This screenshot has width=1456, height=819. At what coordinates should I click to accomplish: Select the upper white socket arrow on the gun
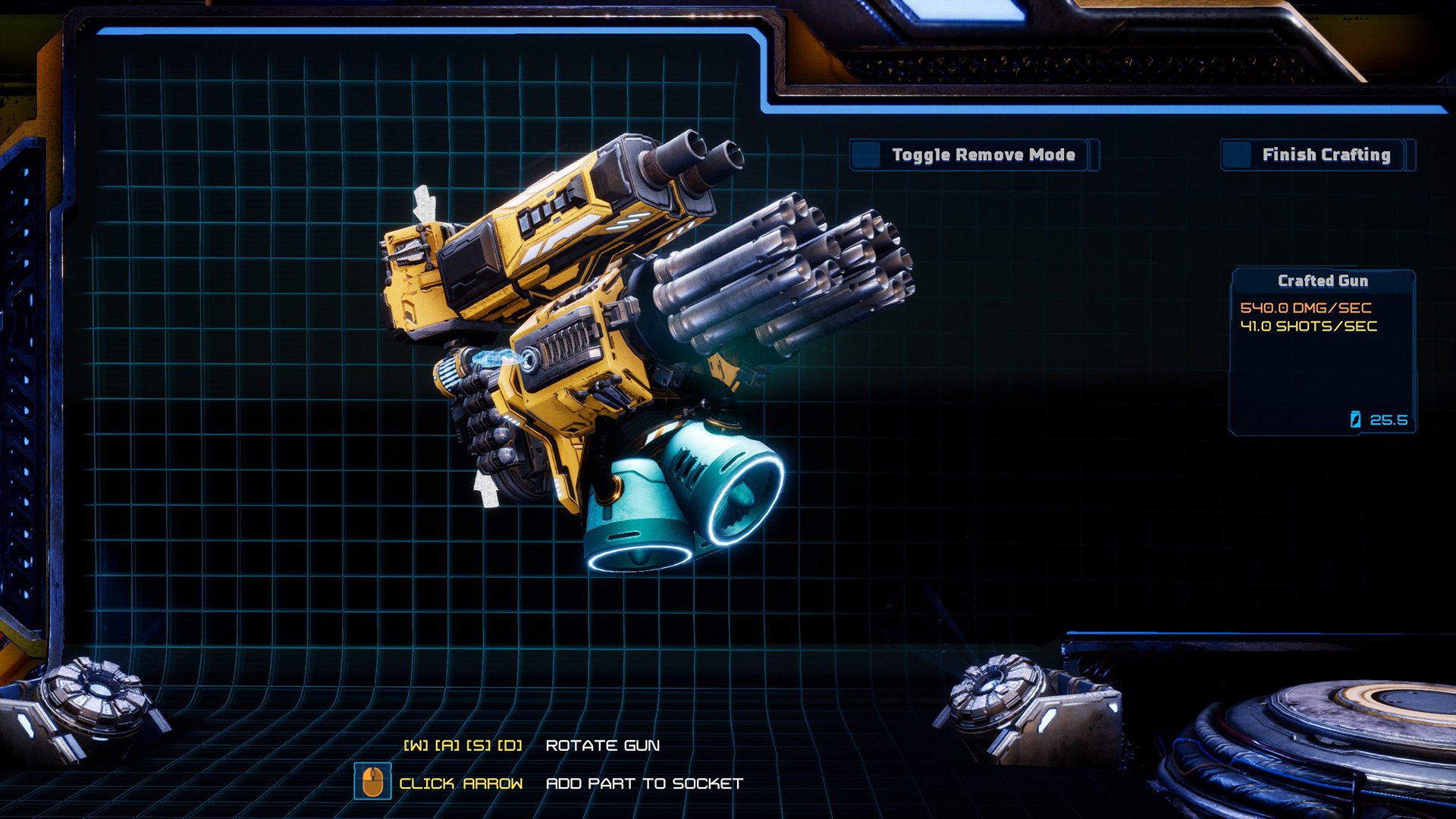tap(425, 199)
